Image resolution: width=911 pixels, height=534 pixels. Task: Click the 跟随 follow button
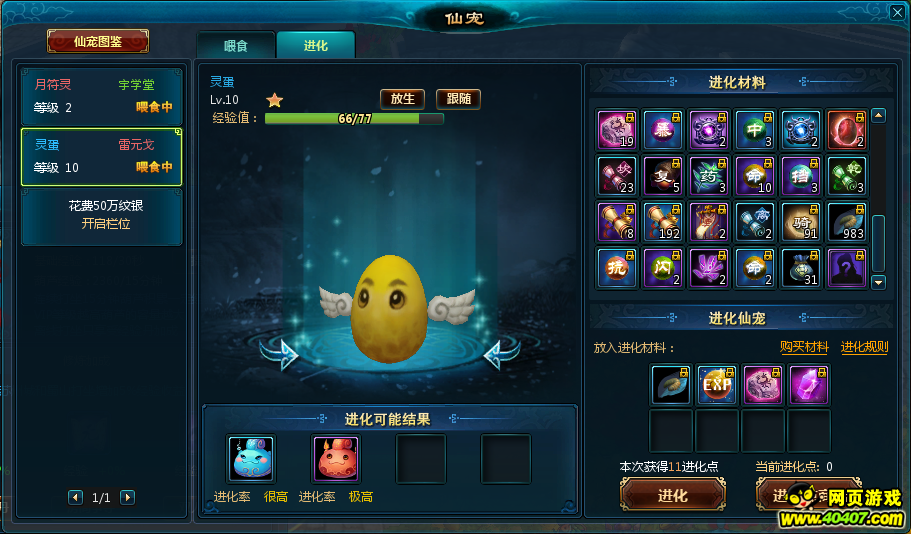click(x=458, y=99)
